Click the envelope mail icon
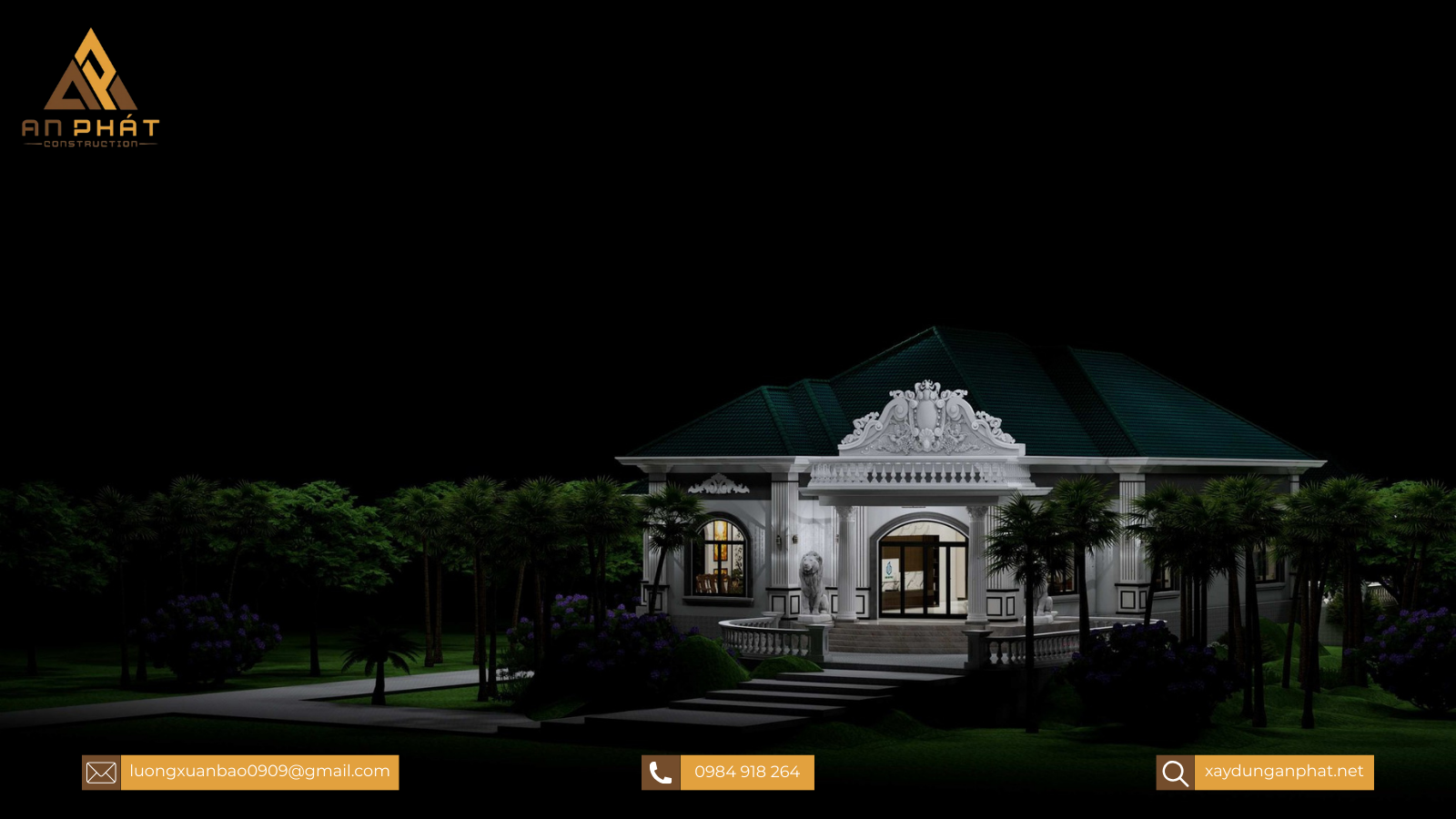Screen dimensions: 1456x819 point(101,773)
